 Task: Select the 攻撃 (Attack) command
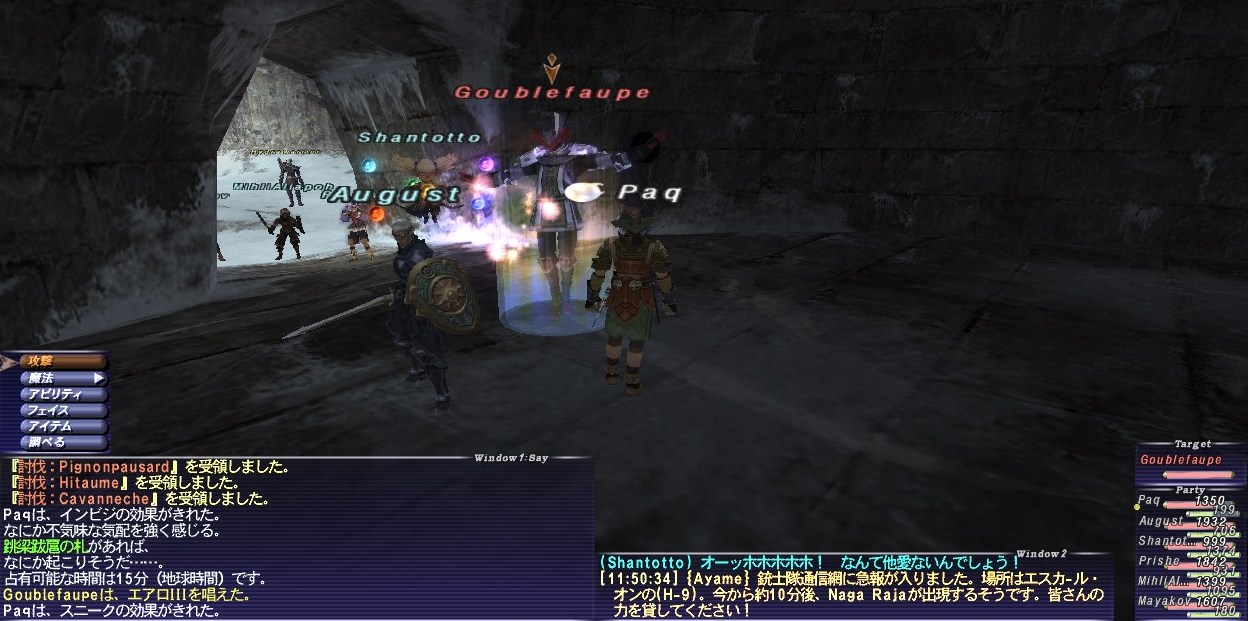pos(60,361)
